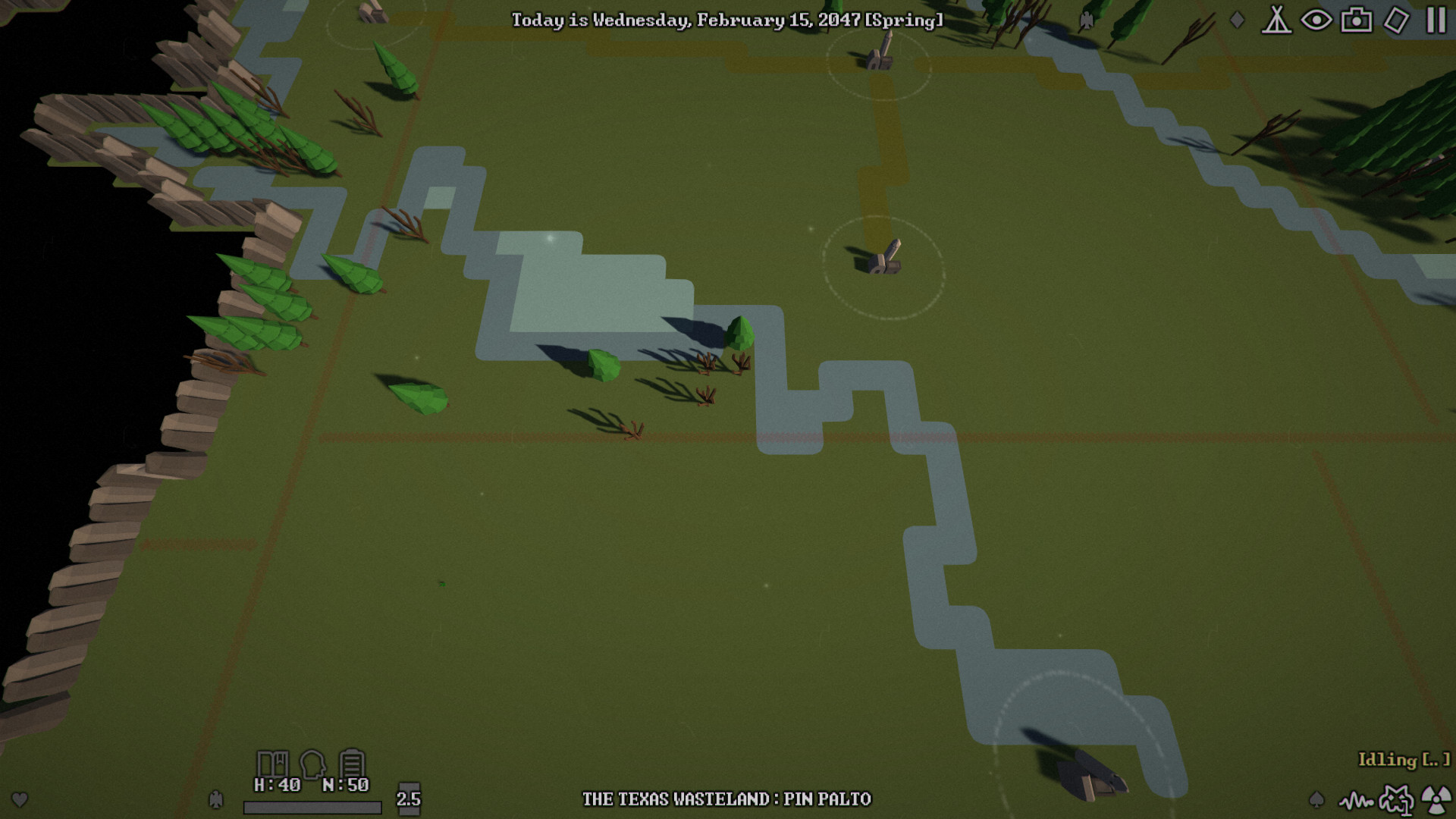The image size is (1456, 819).
Task: Click the 2.5 progress bar
Action: click(x=312, y=808)
